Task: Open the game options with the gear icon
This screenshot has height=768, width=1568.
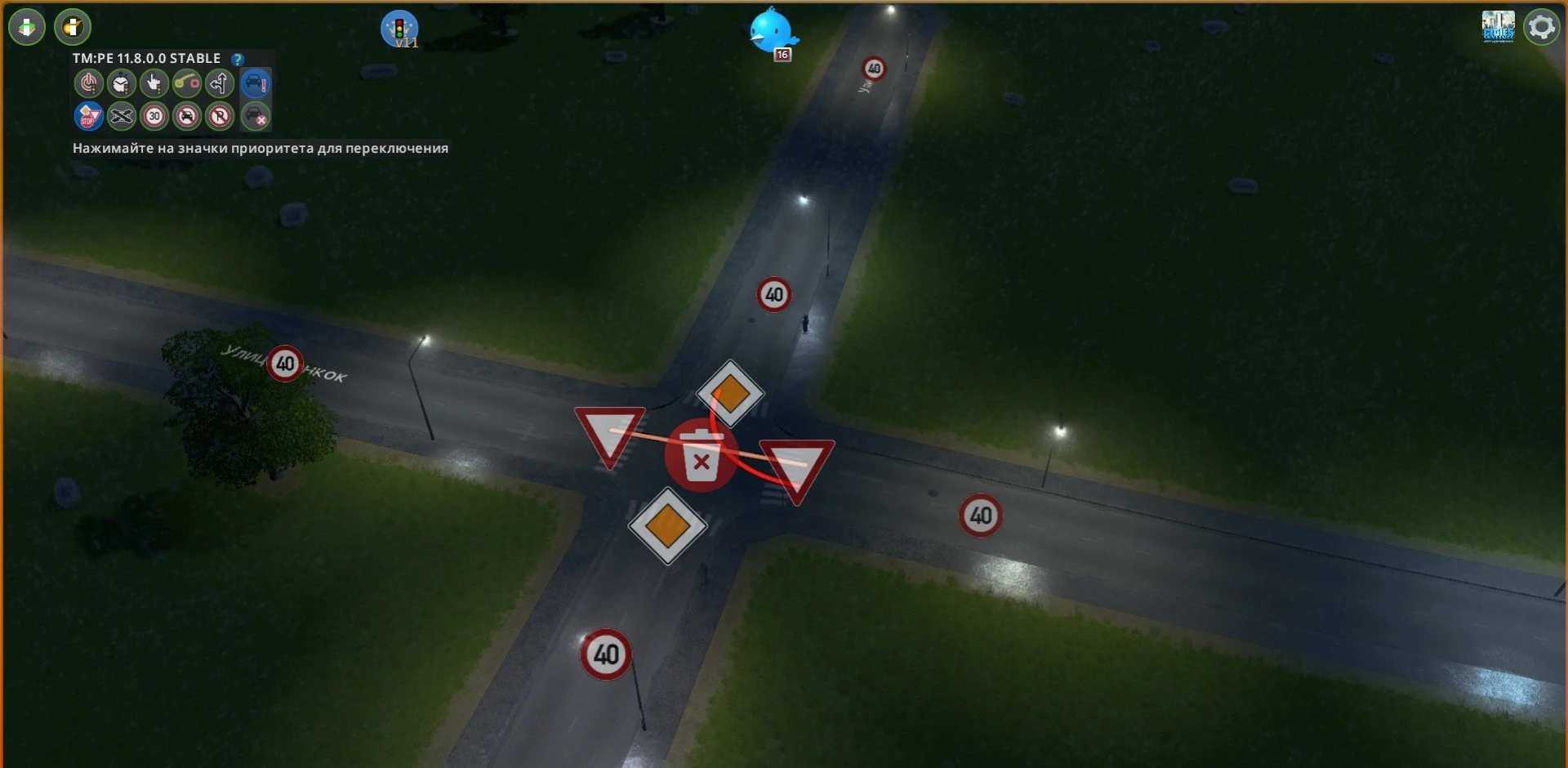Action: click(x=1542, y=26)
